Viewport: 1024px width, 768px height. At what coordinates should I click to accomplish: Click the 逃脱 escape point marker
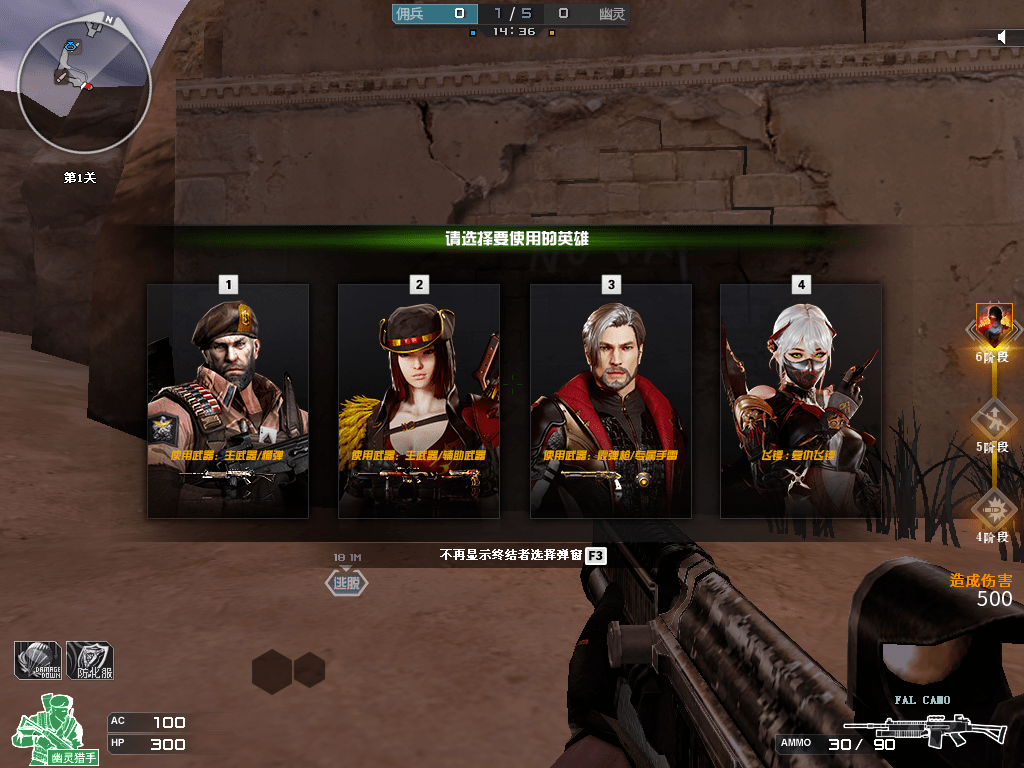tap(346, 583)
